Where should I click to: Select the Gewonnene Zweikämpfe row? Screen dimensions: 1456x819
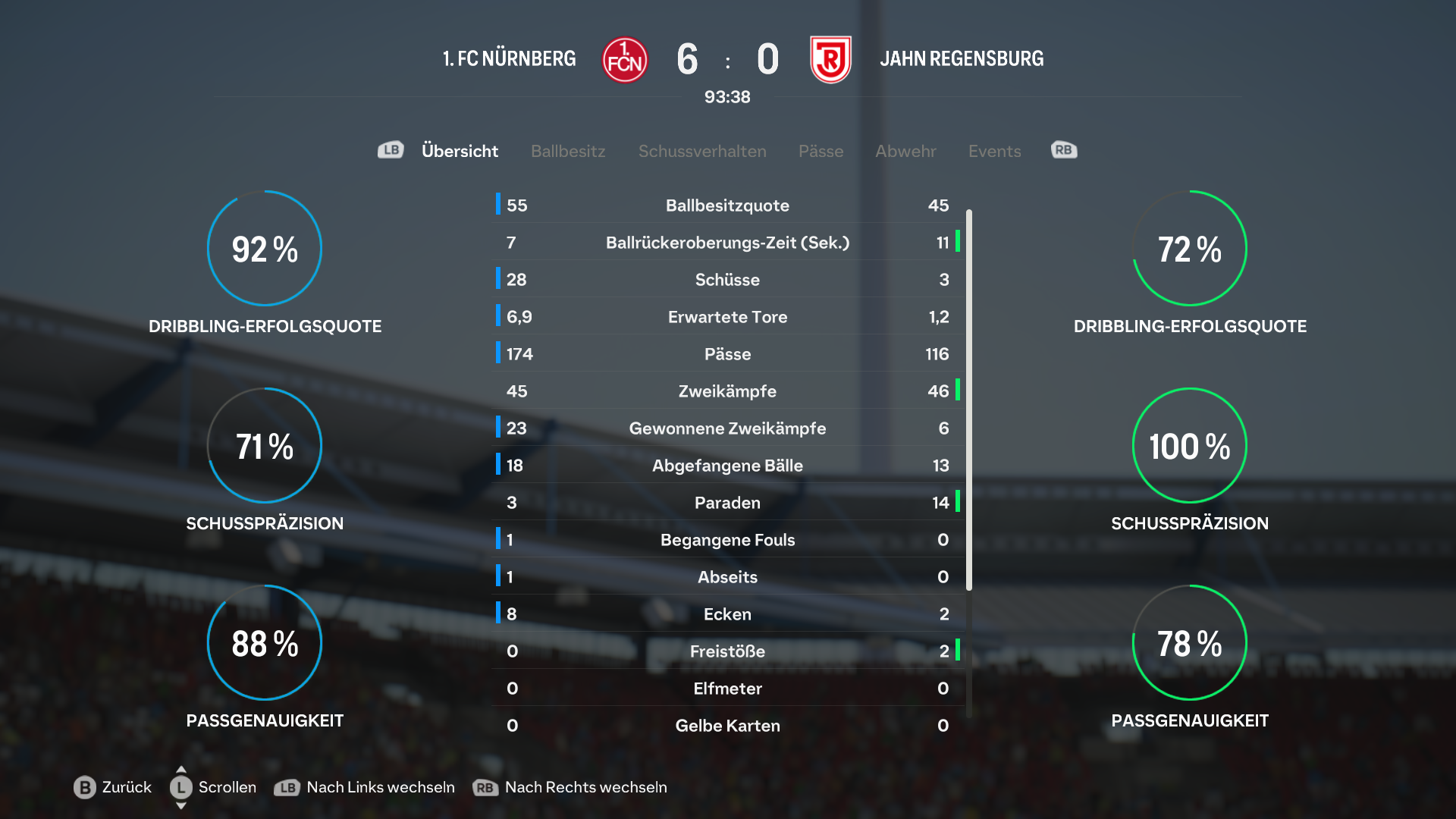[727, 428]
